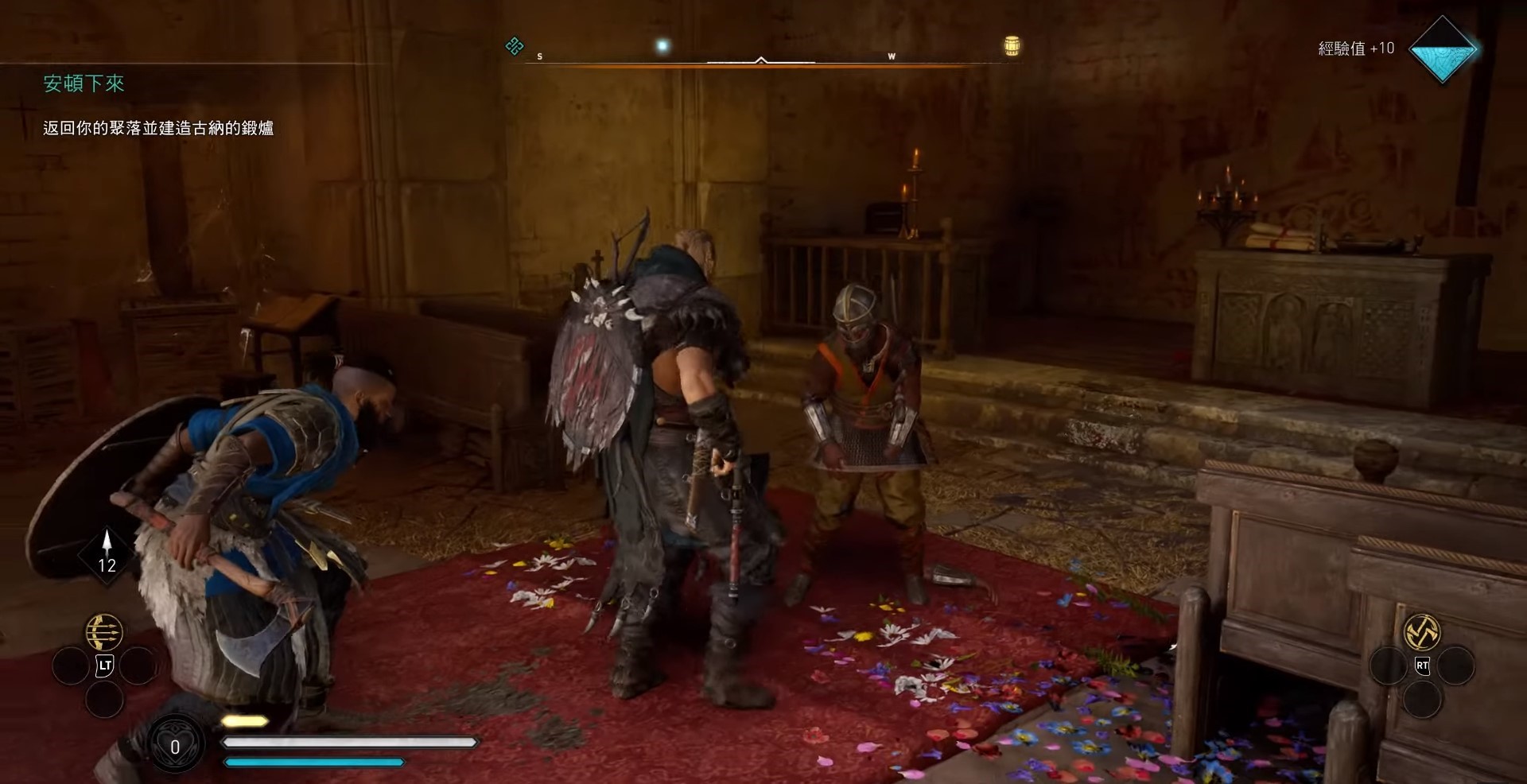Activate the golden ranged arrow ability icon
The image size is (1527, 784).
104,632
